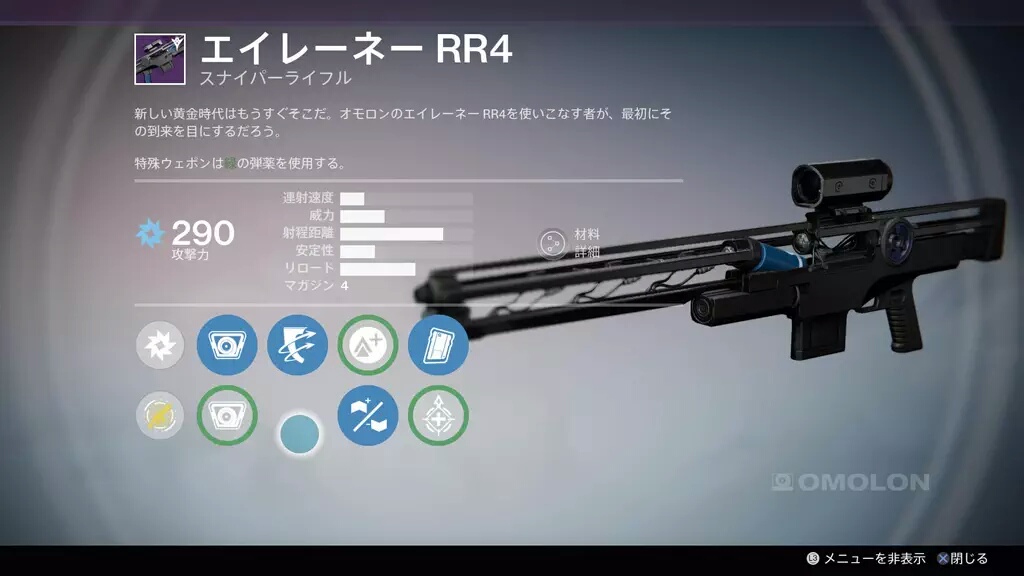Pick the blue magazine perk node
This screenshot has width=1024, height=576.
click(x=438, y=346)
